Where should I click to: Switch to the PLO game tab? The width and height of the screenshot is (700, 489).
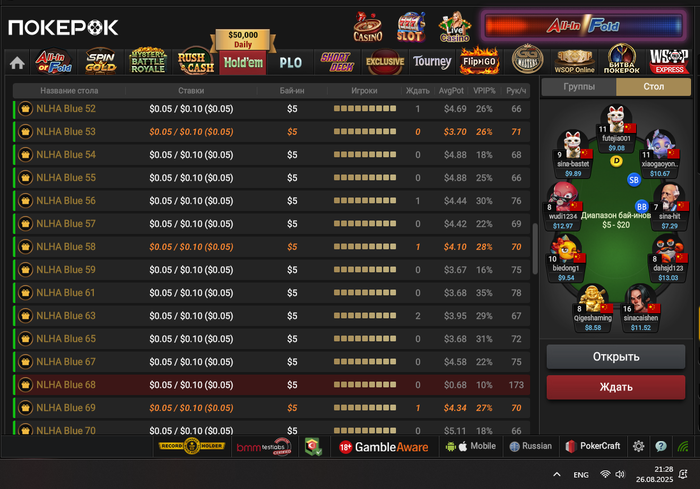click(x=290, y=62)
